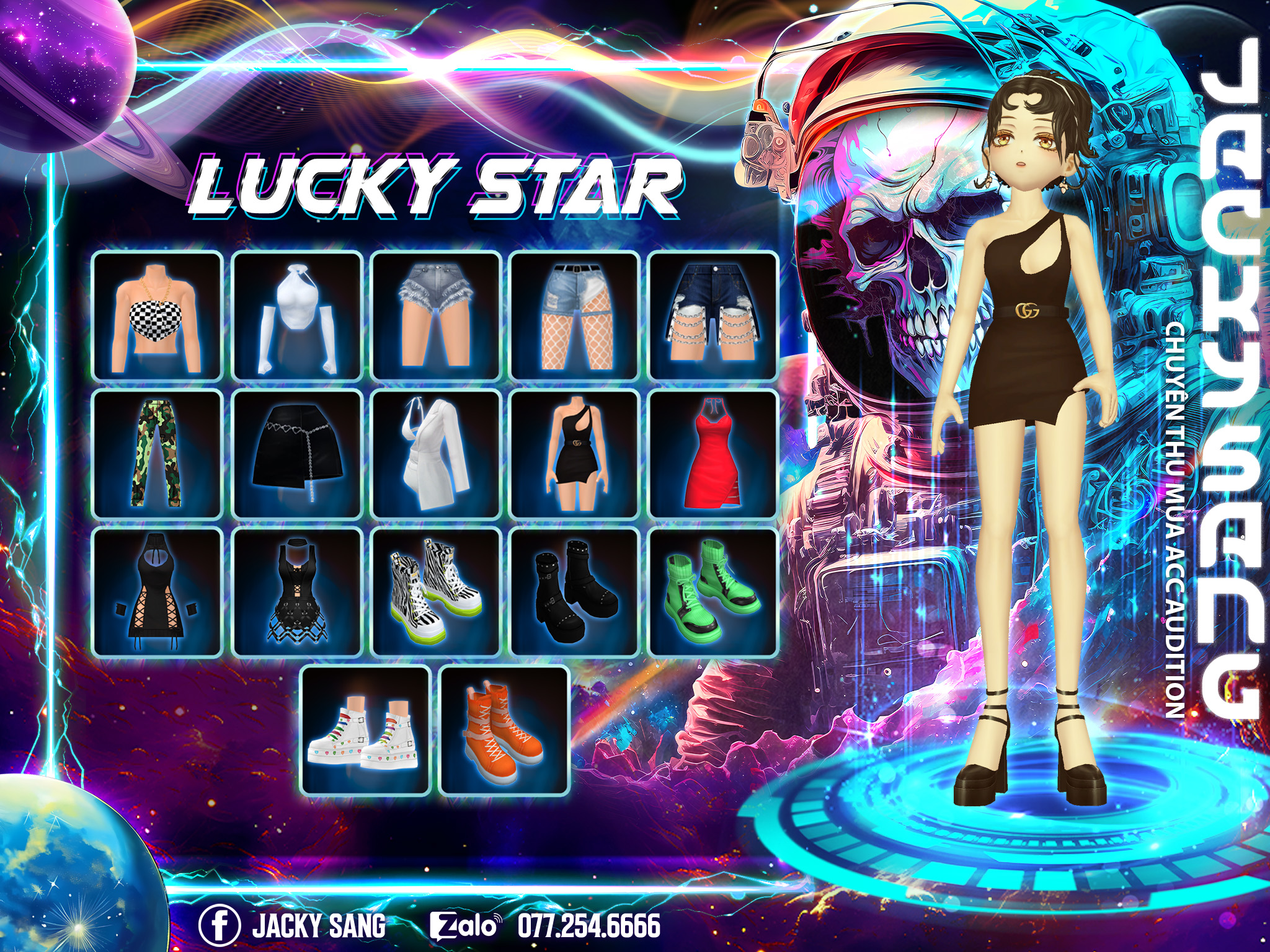Select the white sneakers with rainbow laces
This screenshot has height=952, width=1270.
pos(366,731)
